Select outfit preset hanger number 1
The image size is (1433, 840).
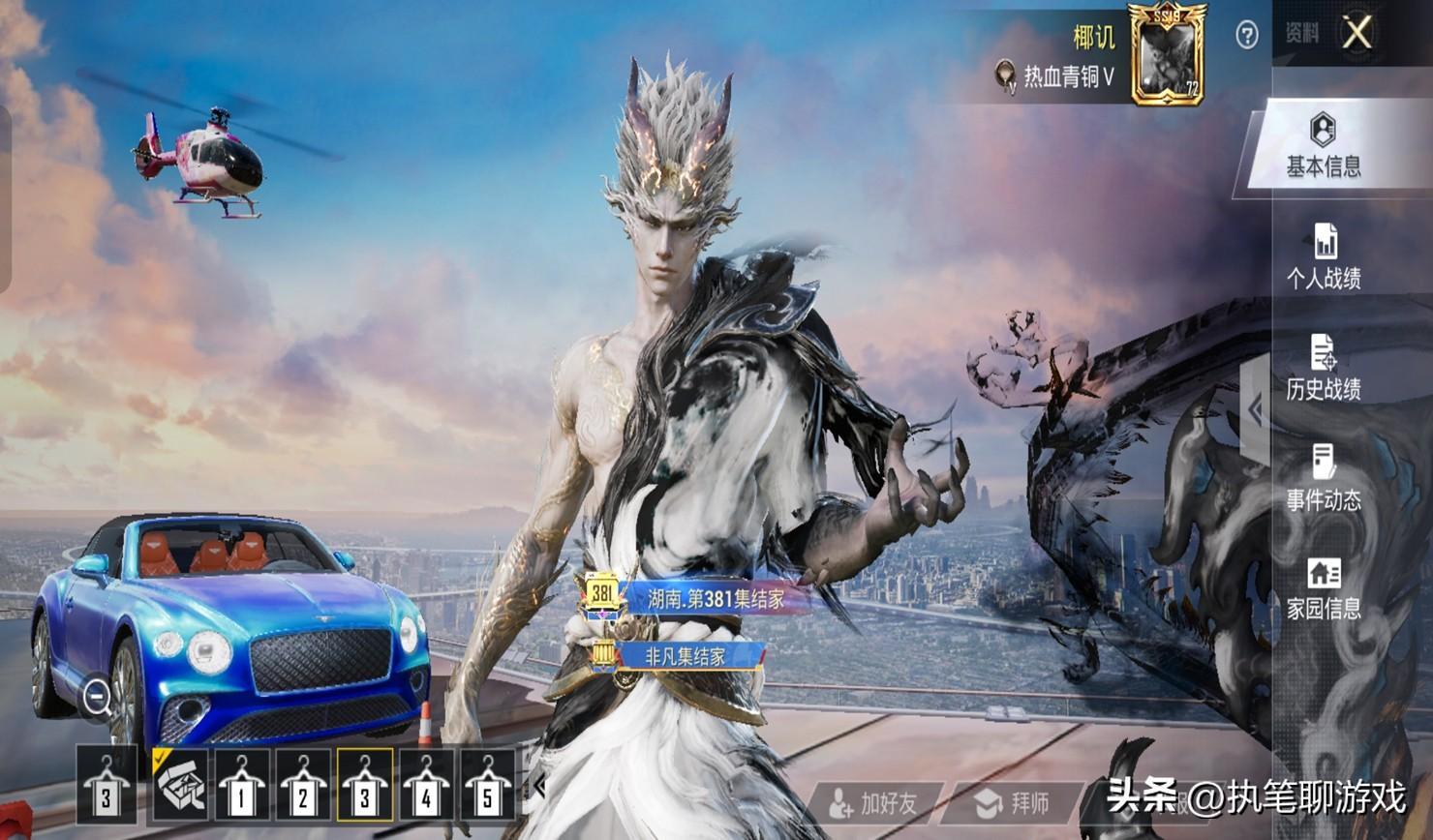(241, 786)
